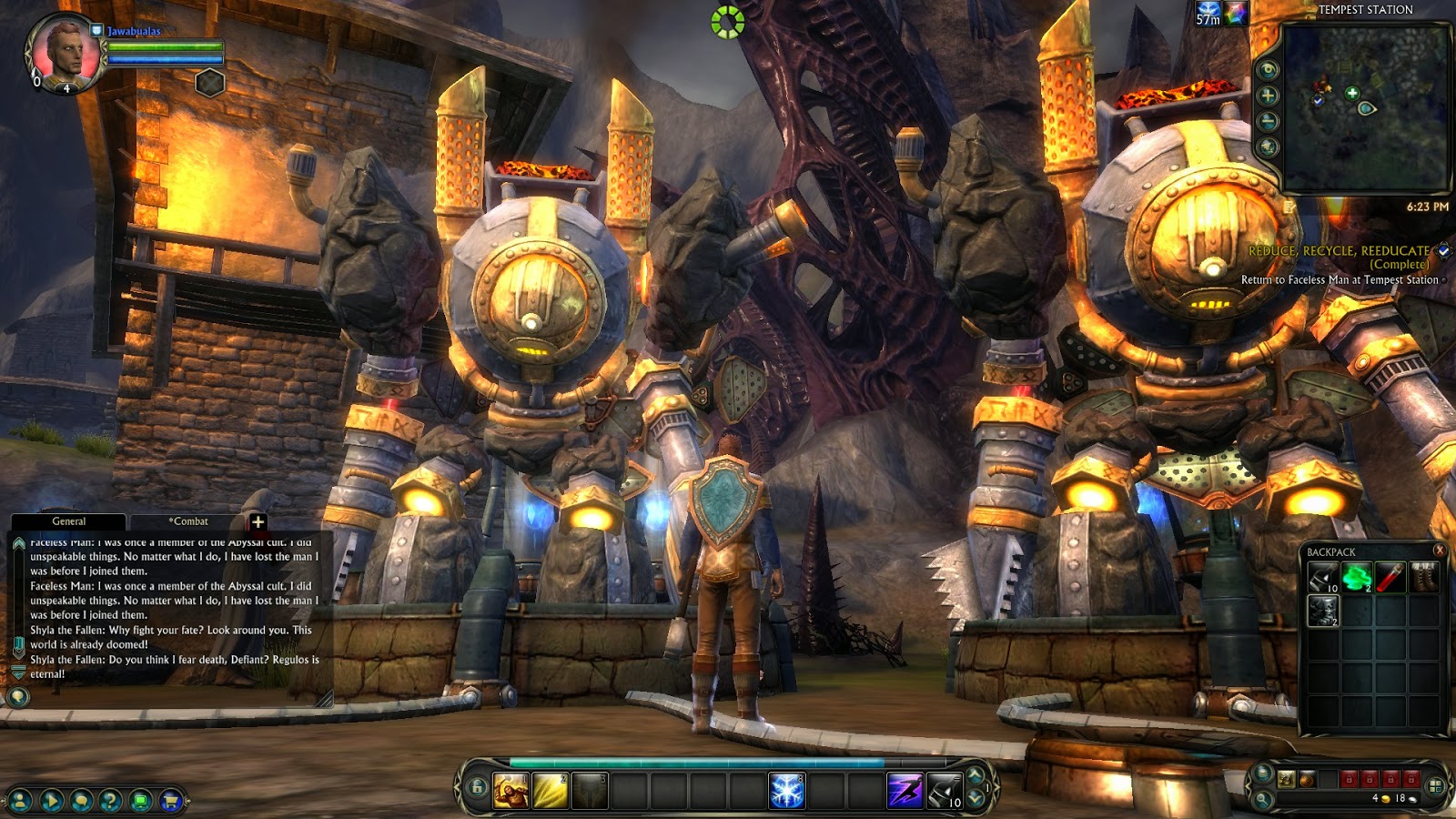The height and width of the screenshot is (819, 1456).
Task: Open the store shopping cart button
Action: coord(169,801)
